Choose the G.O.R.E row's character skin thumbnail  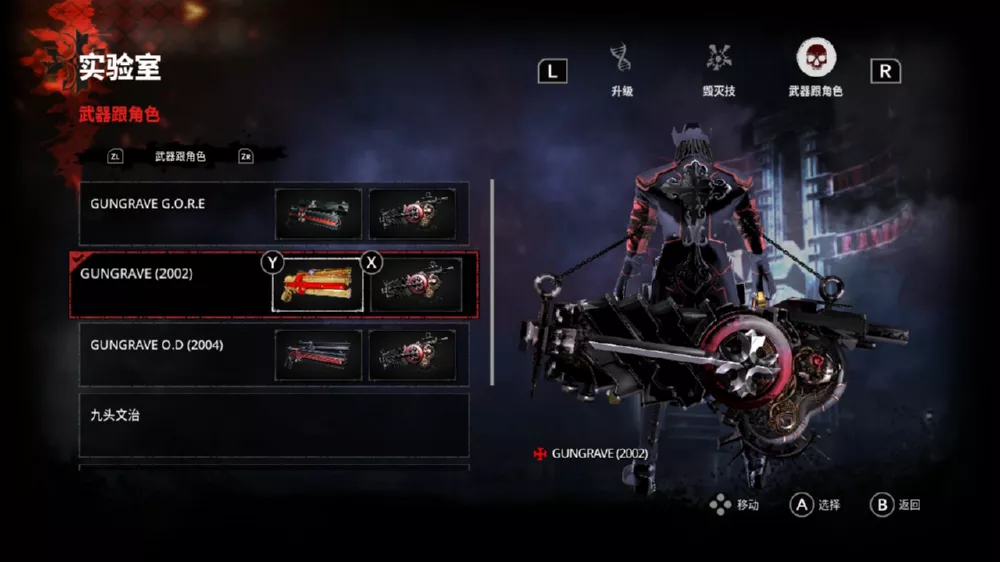(412, 214)
